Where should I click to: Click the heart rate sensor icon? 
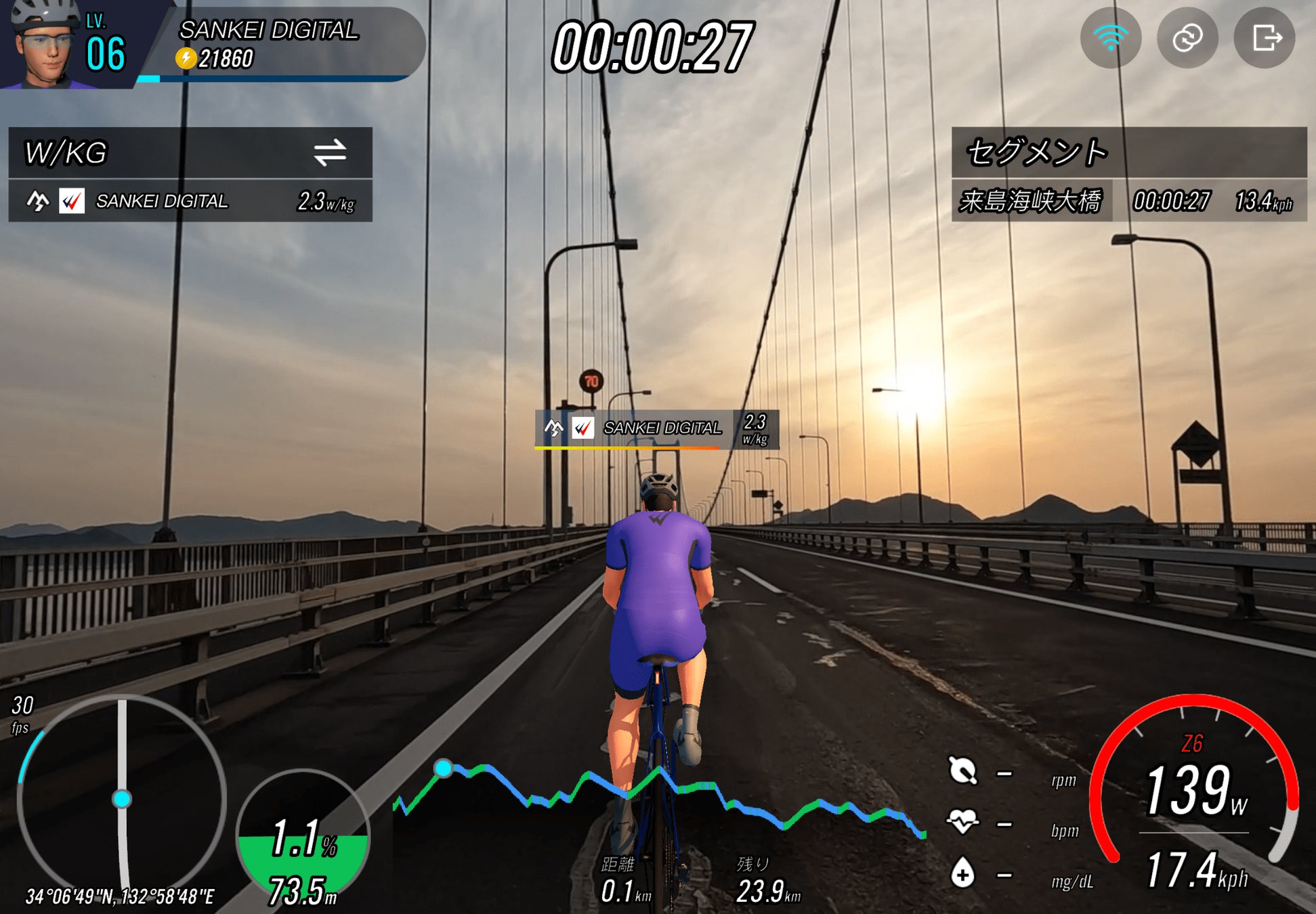(962, 822)
